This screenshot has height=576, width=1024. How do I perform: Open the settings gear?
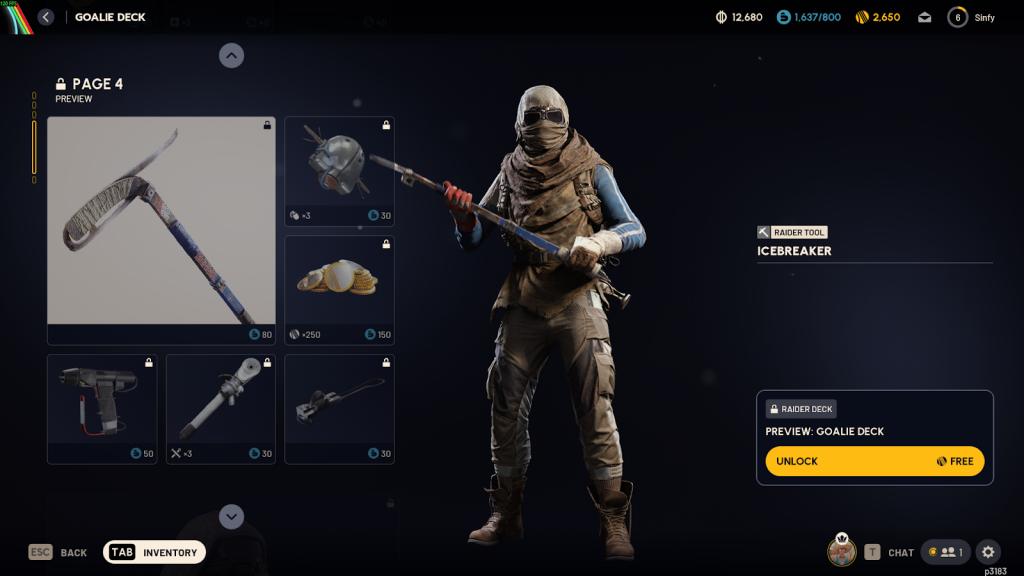tap(988, 552)
